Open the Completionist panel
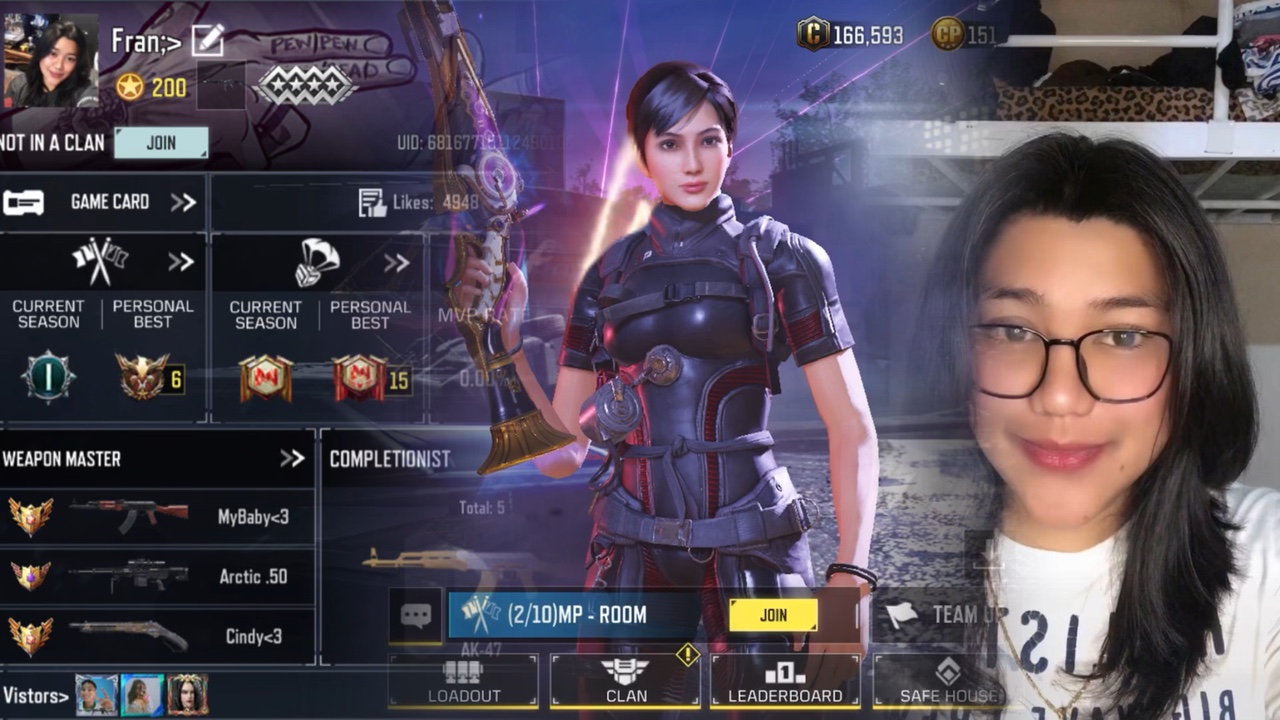 [x=390, y=459]
